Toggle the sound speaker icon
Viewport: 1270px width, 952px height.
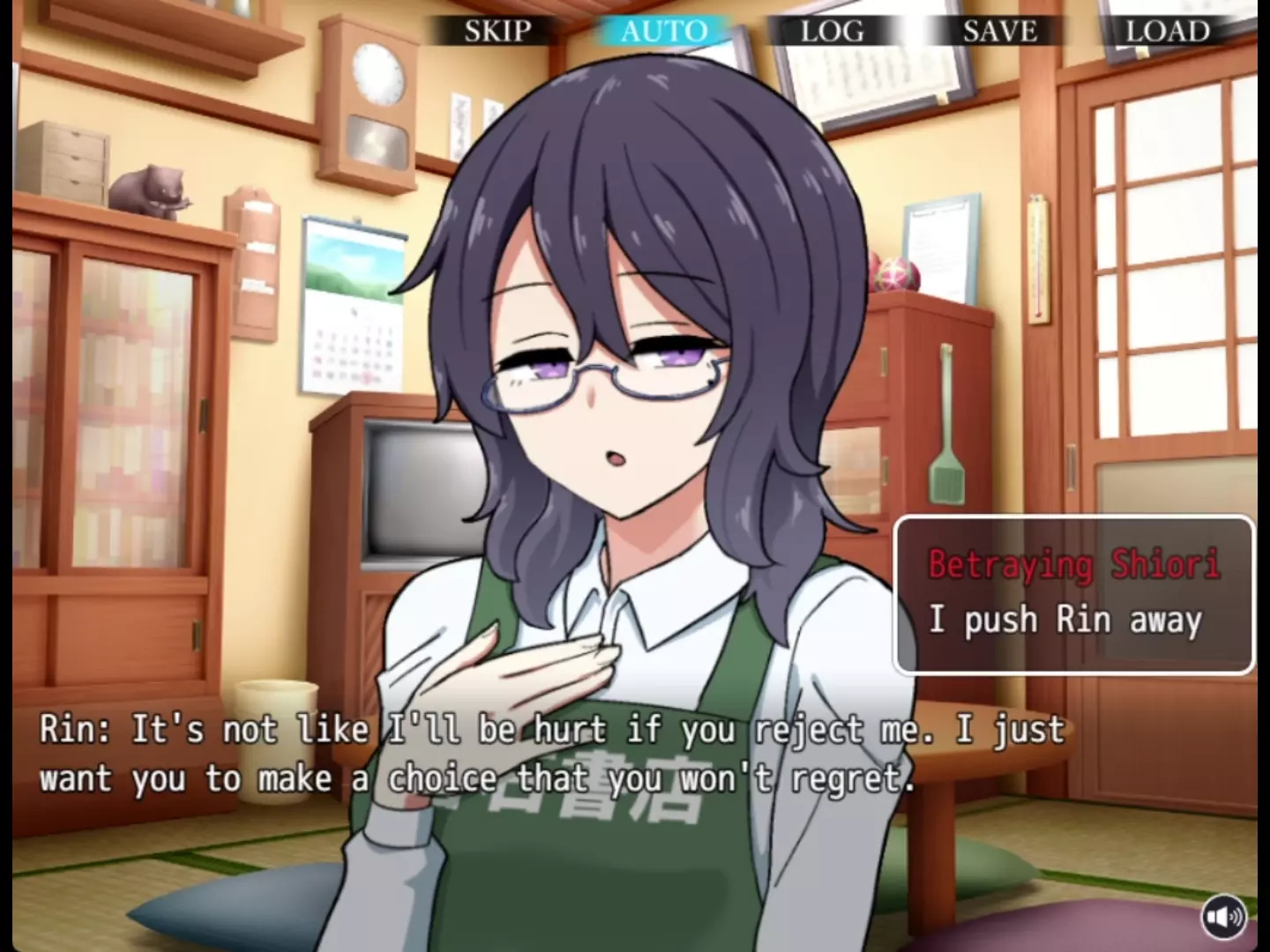1223,918
